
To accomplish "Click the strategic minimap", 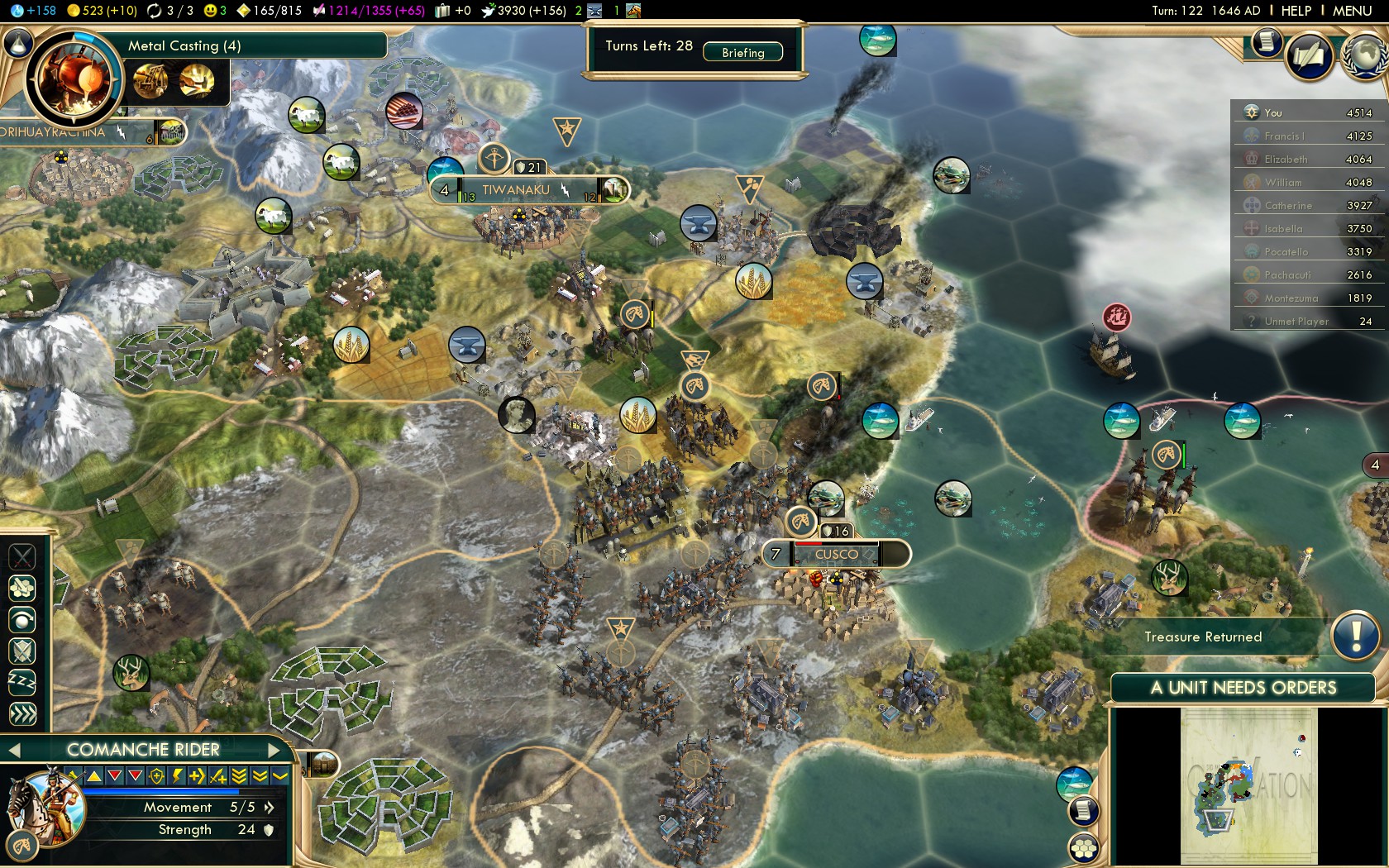I will pyautogui.click(x=1248, y=785).
